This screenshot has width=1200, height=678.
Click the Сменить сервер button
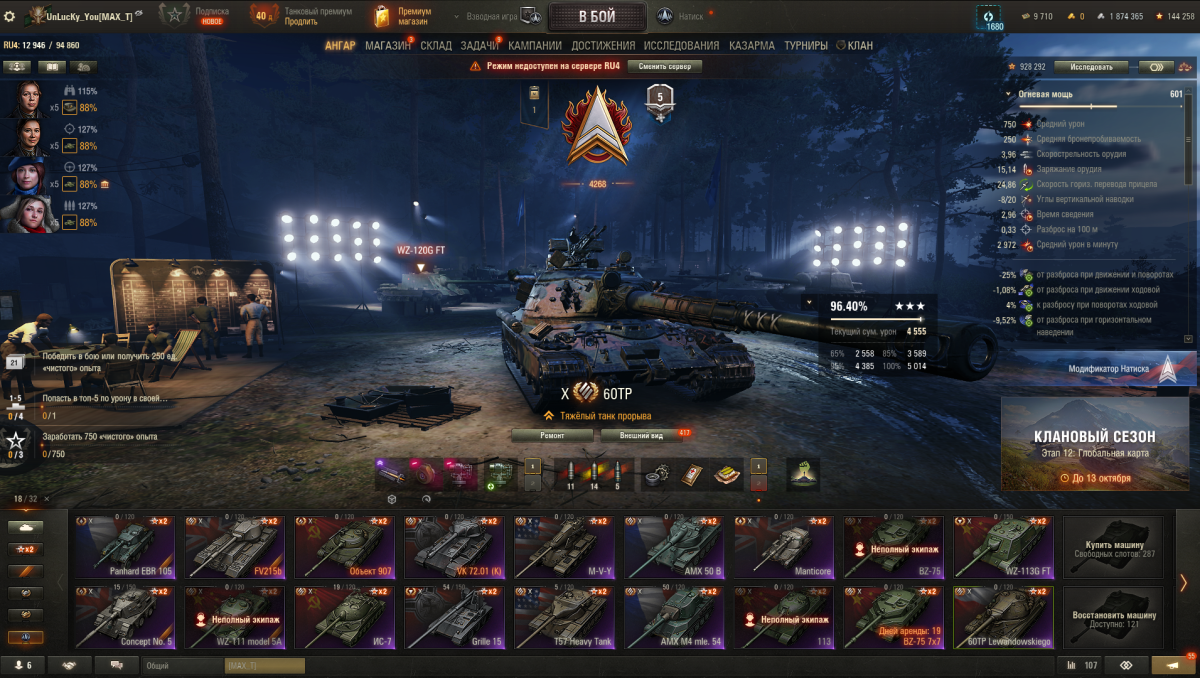click(x=664, y=66)
